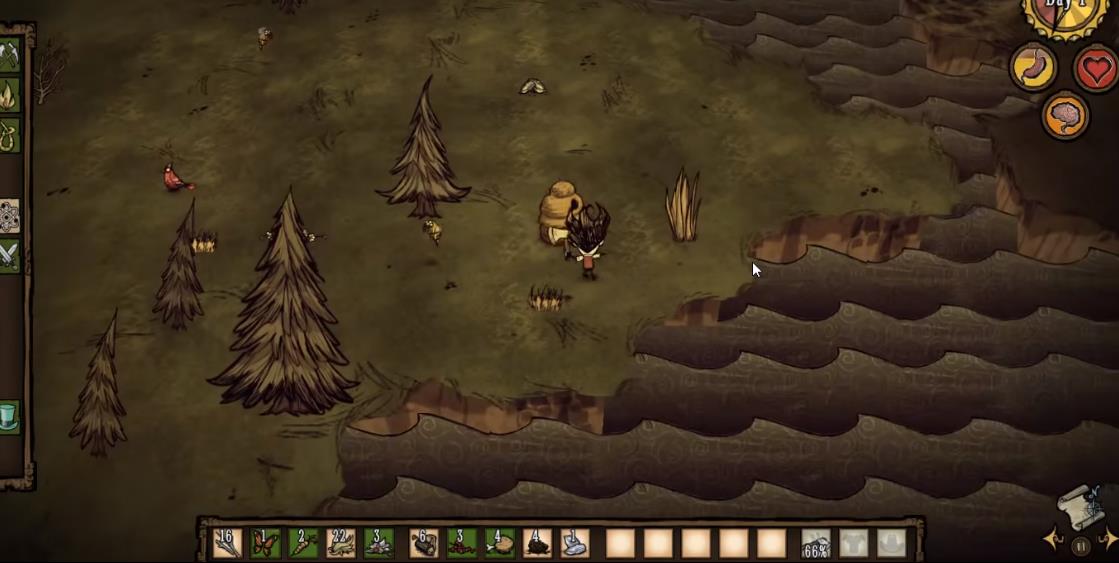This screenshot has width=1119, height=563.
Task: Select the red berries stack
Action: click(461, 543)
